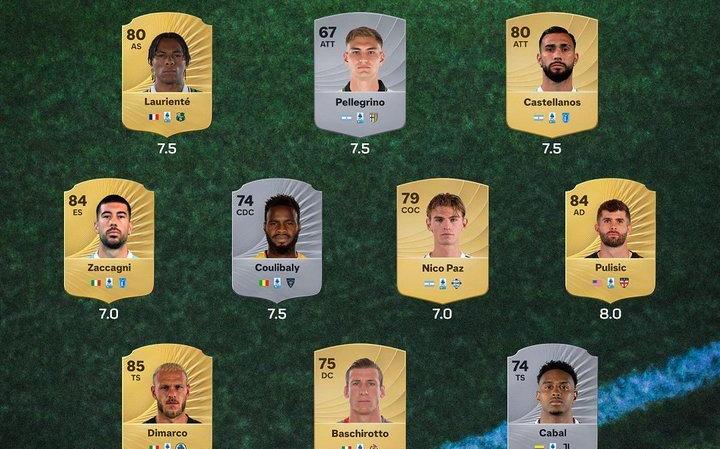
Task: Pick the Castellanos striker card
Action: (551, 73)
